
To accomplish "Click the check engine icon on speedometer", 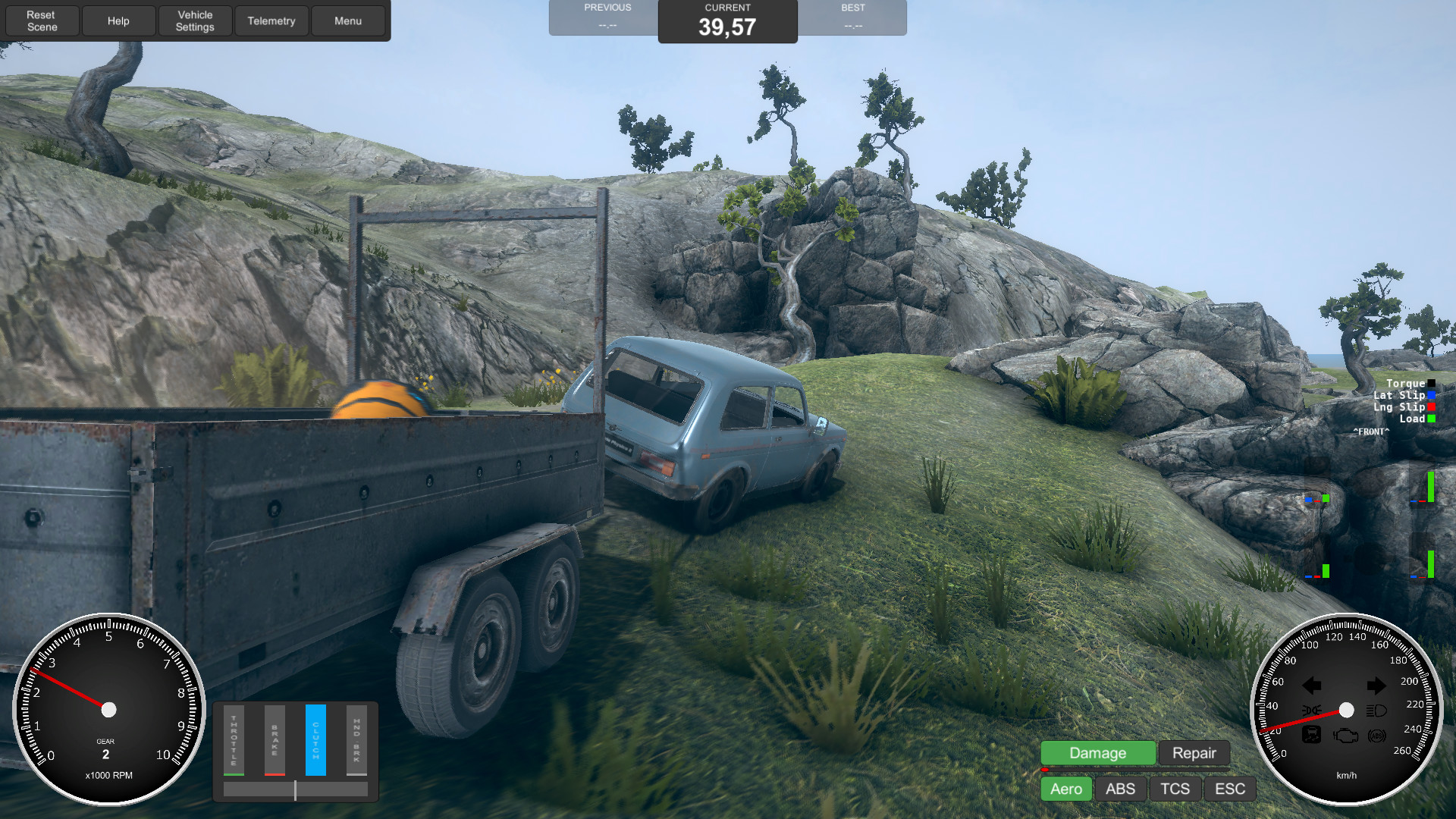I will tap(1345, 736).
